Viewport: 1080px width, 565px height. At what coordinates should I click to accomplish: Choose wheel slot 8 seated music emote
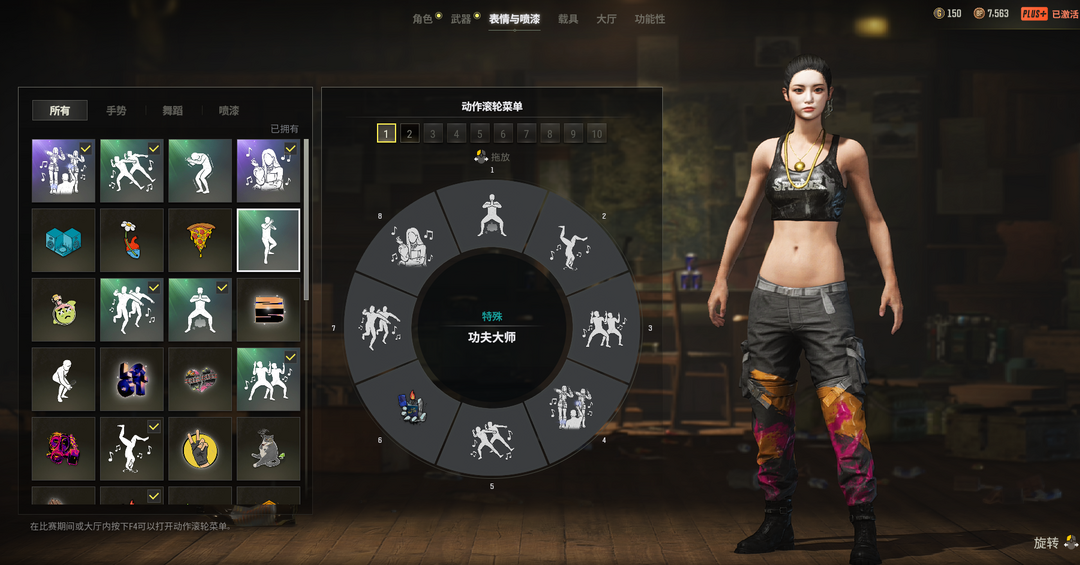(x=412, y=247)
